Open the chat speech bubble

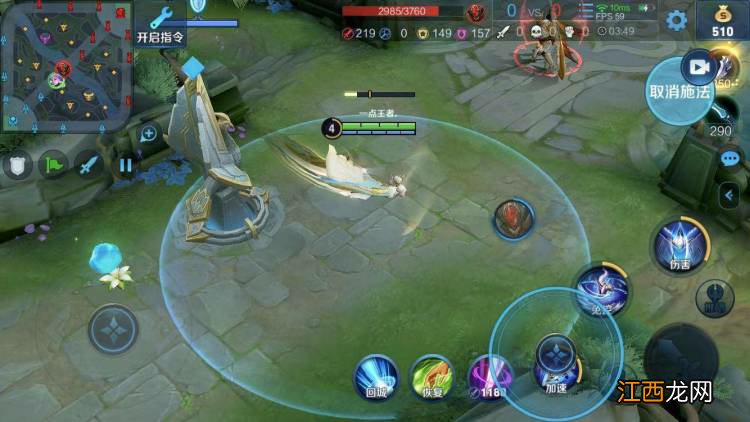730,159
